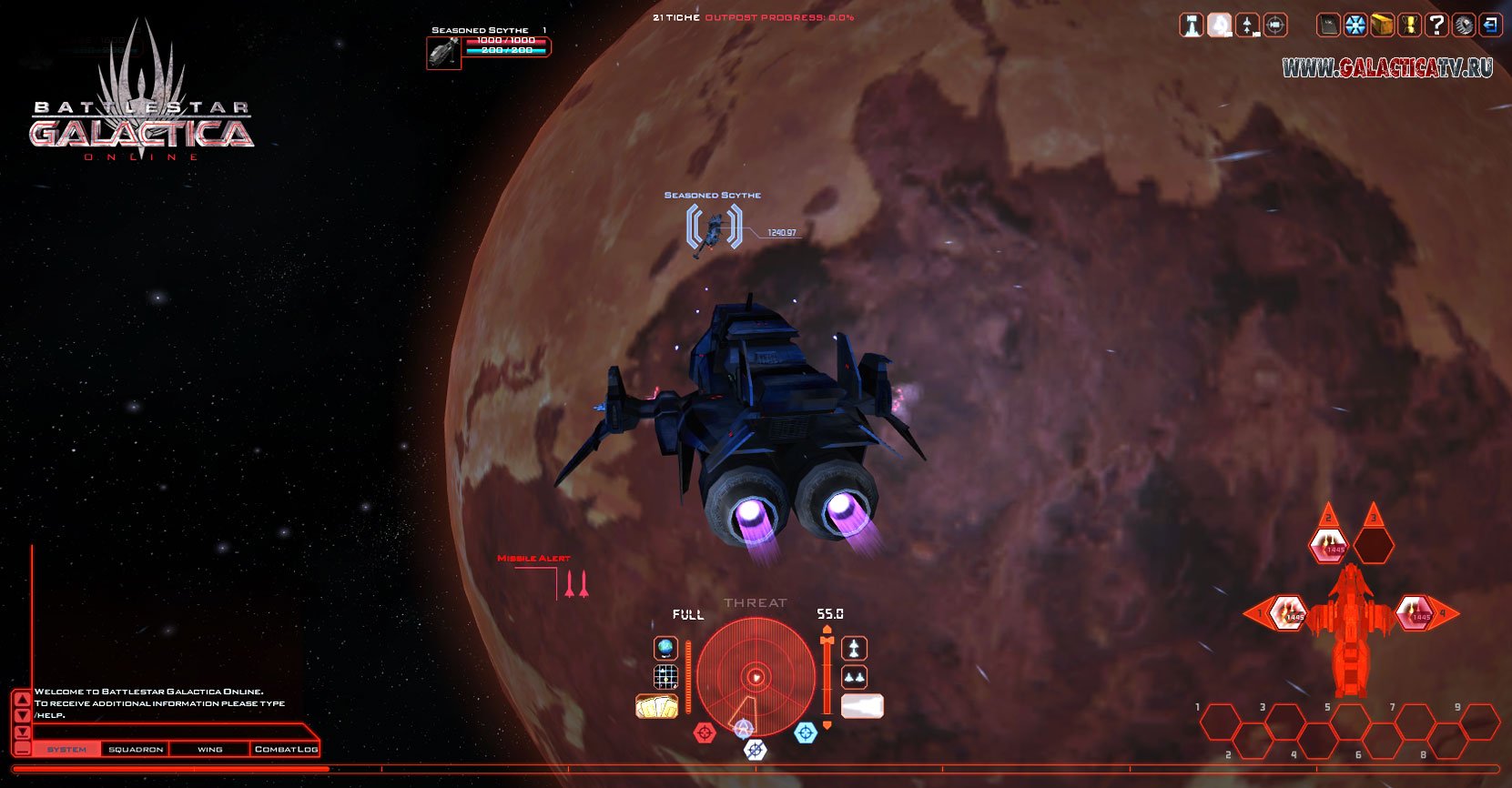
Task: Click the blue hexagon emblem icon
Action: click(1355, 25)
